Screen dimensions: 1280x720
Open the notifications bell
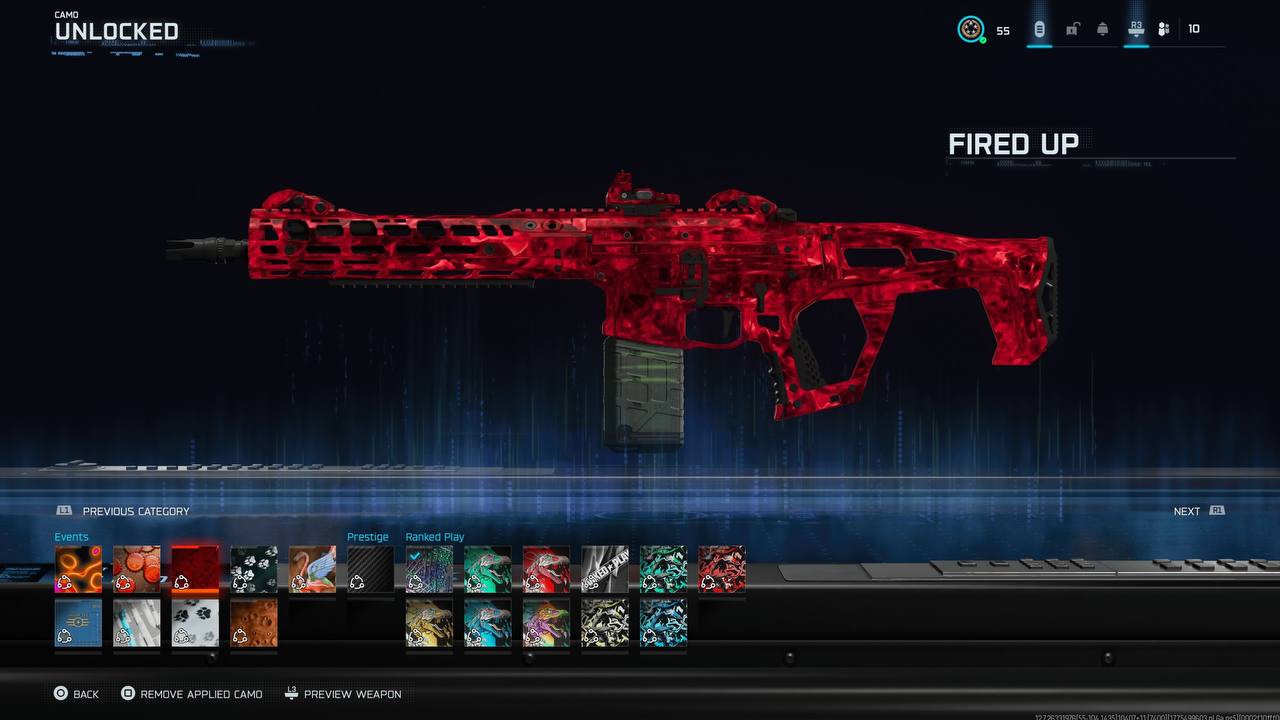click(1102, 29)
